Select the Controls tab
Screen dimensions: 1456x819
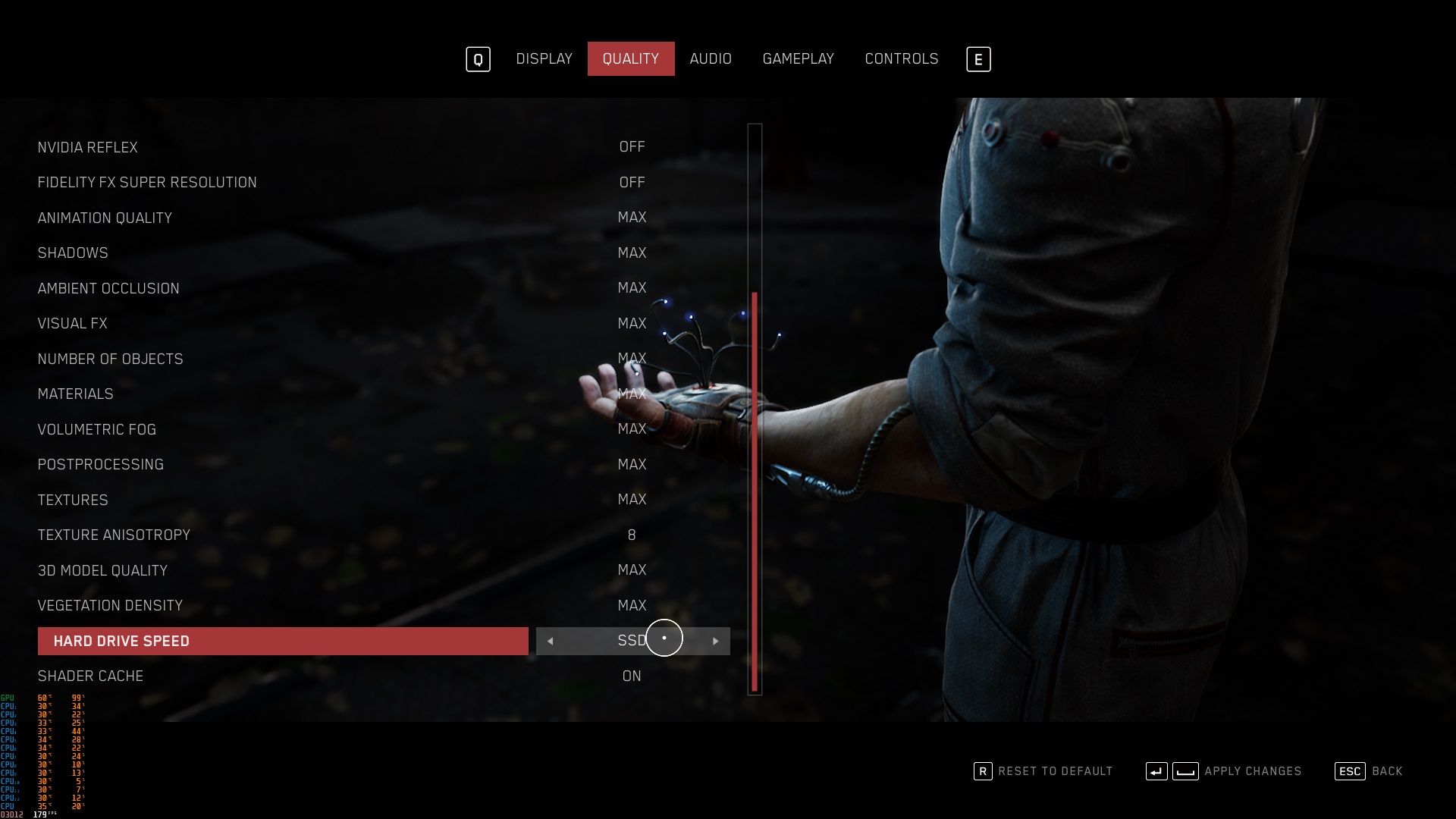coord(902,59)
